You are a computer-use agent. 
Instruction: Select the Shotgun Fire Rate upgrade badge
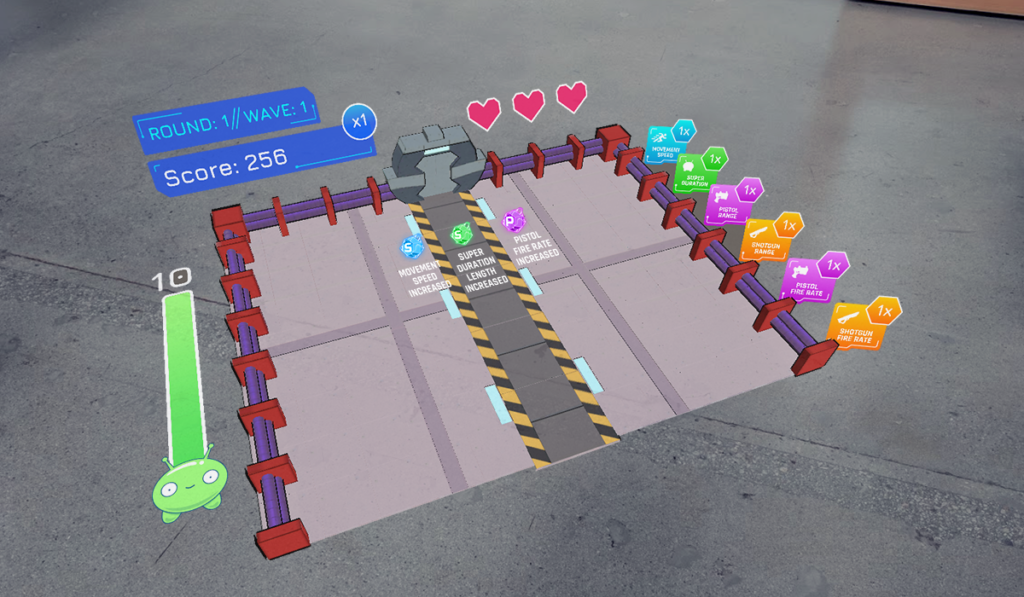pyautogui.click(x=857, y=325)
